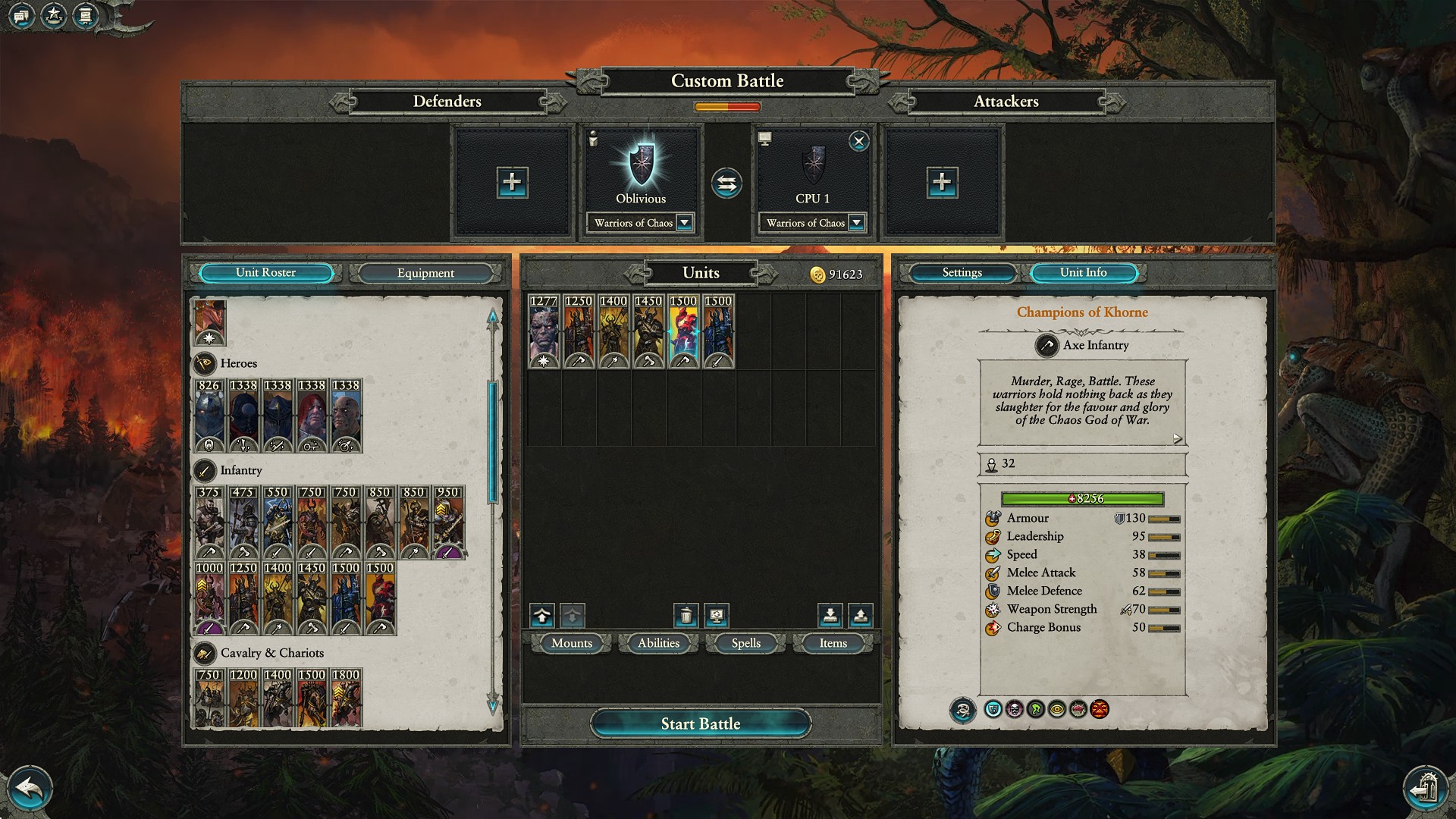
Task: Show the Spells panel
Action: coord(745,643)
